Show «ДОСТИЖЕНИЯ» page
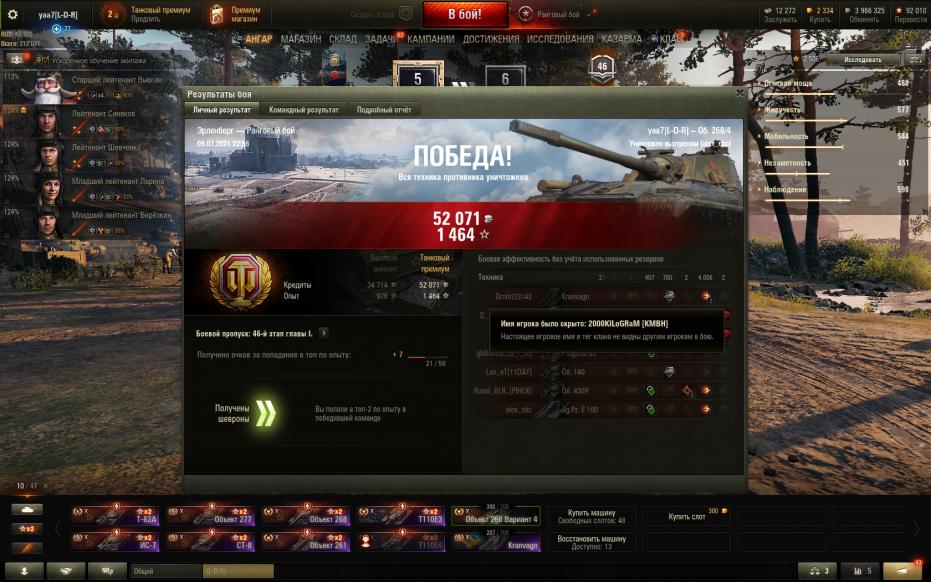 pyautogui.click(x=491, y=39)
